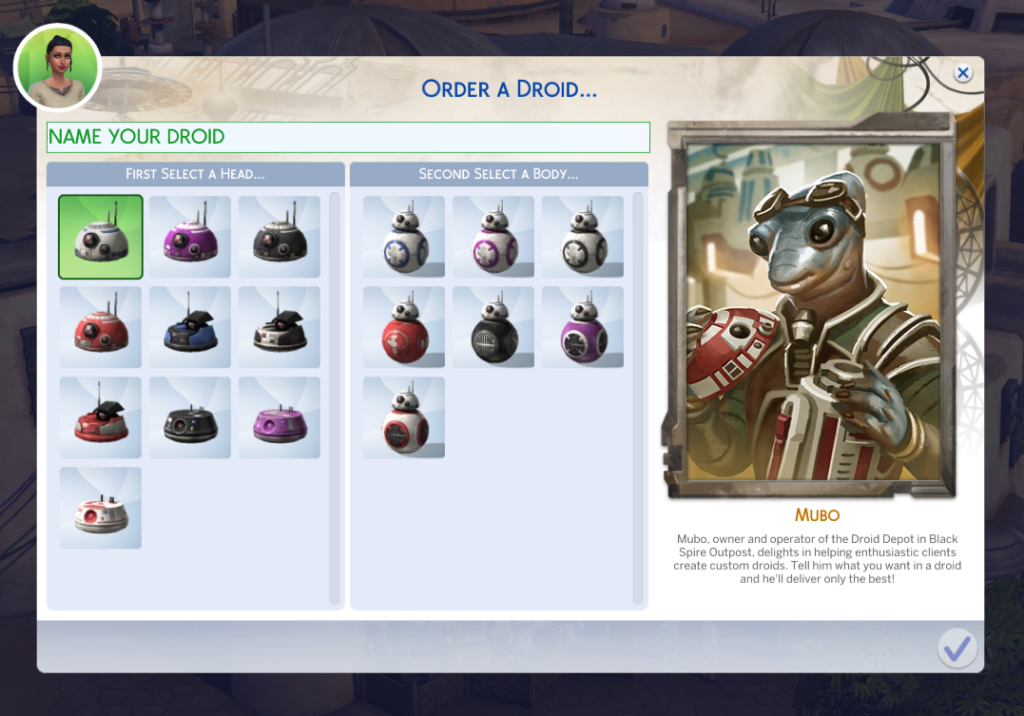Screen dimensions: 1024x716
Task: Pick the white flat head with black visor
Action: click(x=279, y=327)
